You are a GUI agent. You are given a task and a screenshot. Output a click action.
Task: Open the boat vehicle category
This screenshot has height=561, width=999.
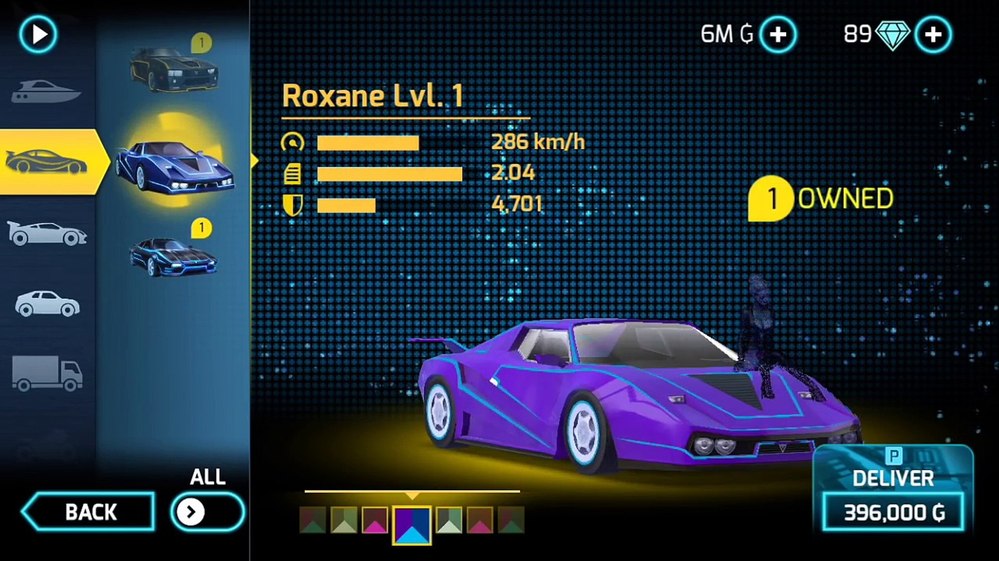tap(44, 92)
